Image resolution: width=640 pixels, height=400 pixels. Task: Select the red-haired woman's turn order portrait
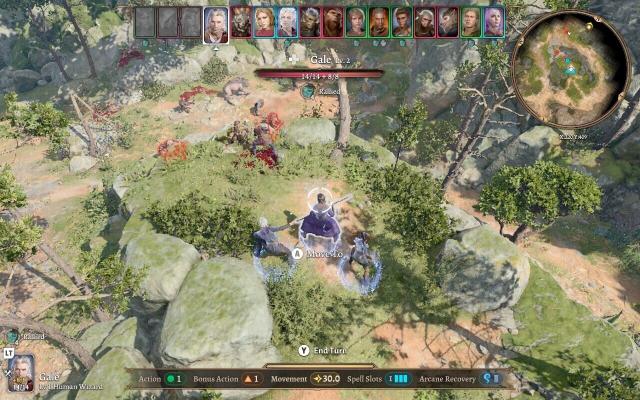tap(264, 22)
